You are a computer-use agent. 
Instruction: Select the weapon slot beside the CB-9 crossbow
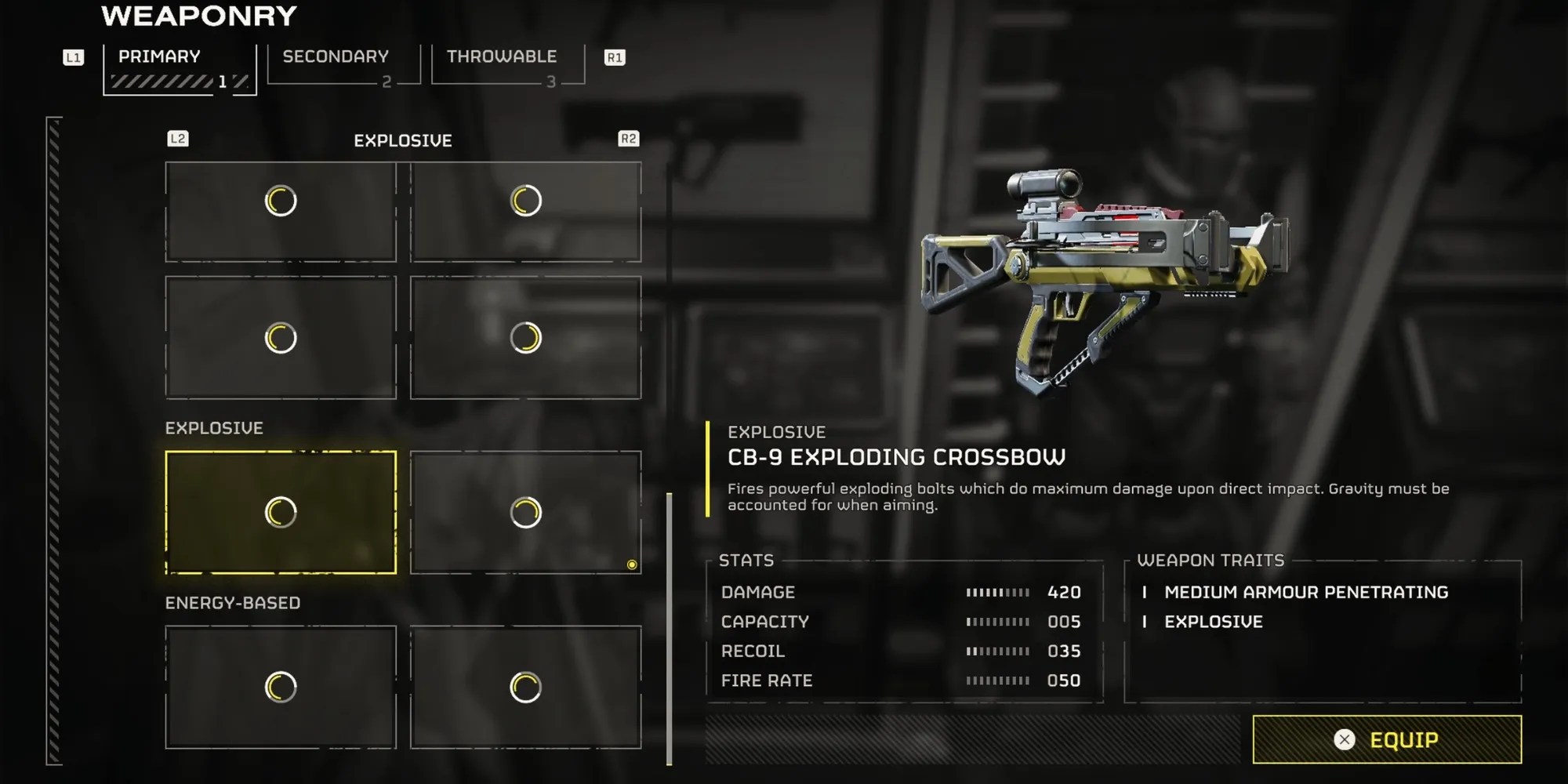click(525, 510)
